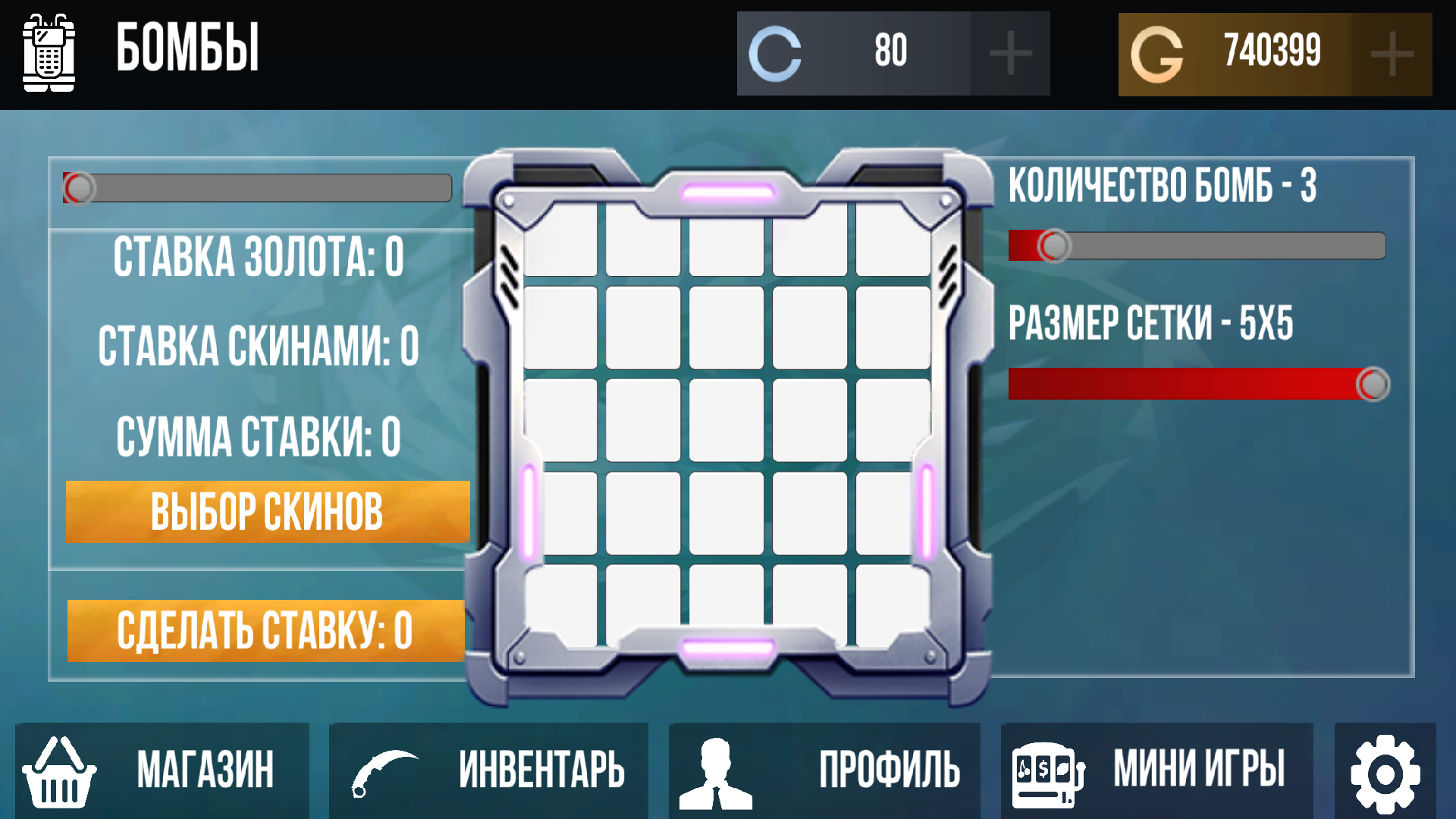Click the karambit knife ИНВЕНТАРЬ icon
This screenshot has width=1456, height=819.
click(x=388, y=772)
